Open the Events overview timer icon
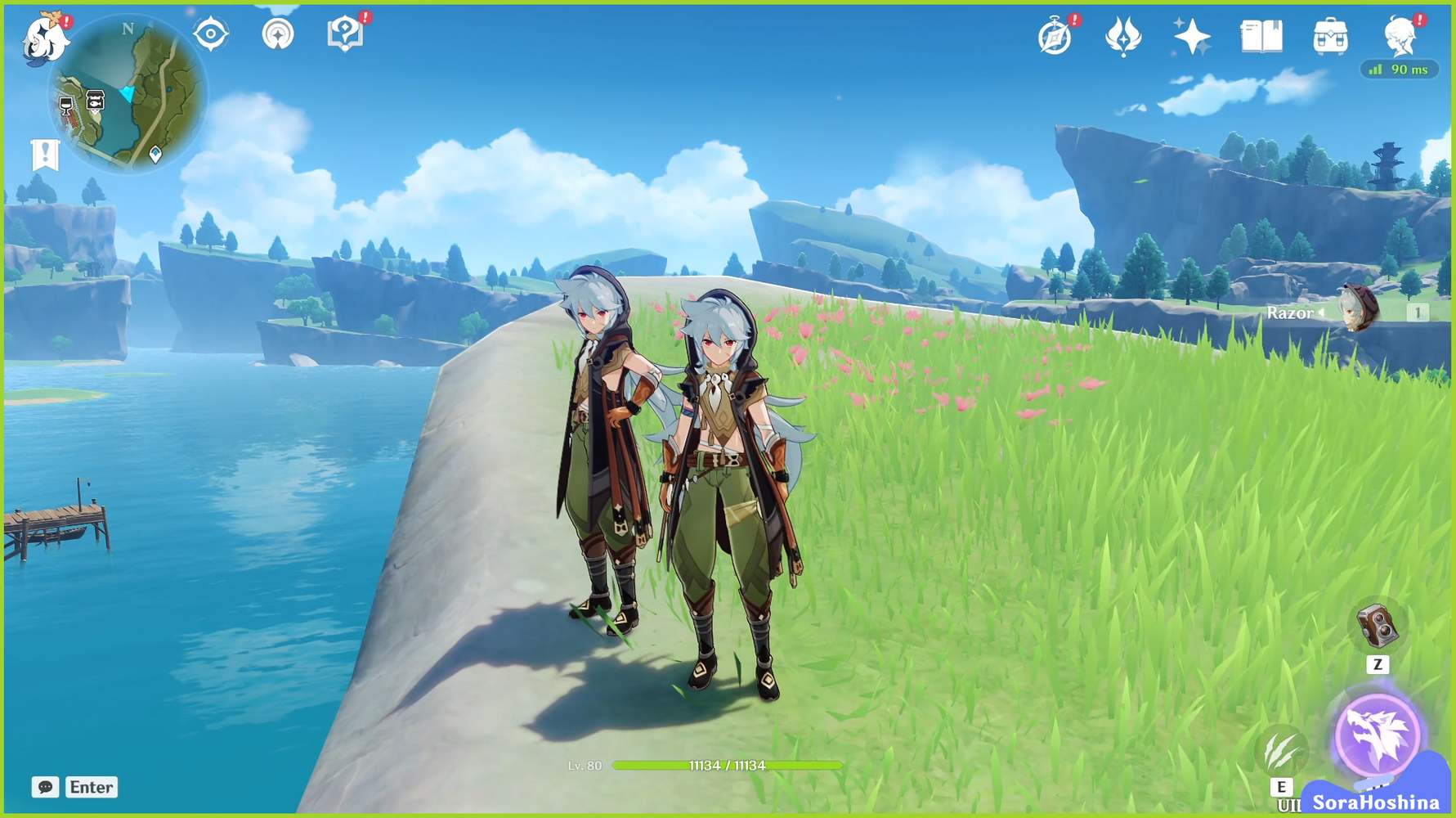 (1054, 34)
